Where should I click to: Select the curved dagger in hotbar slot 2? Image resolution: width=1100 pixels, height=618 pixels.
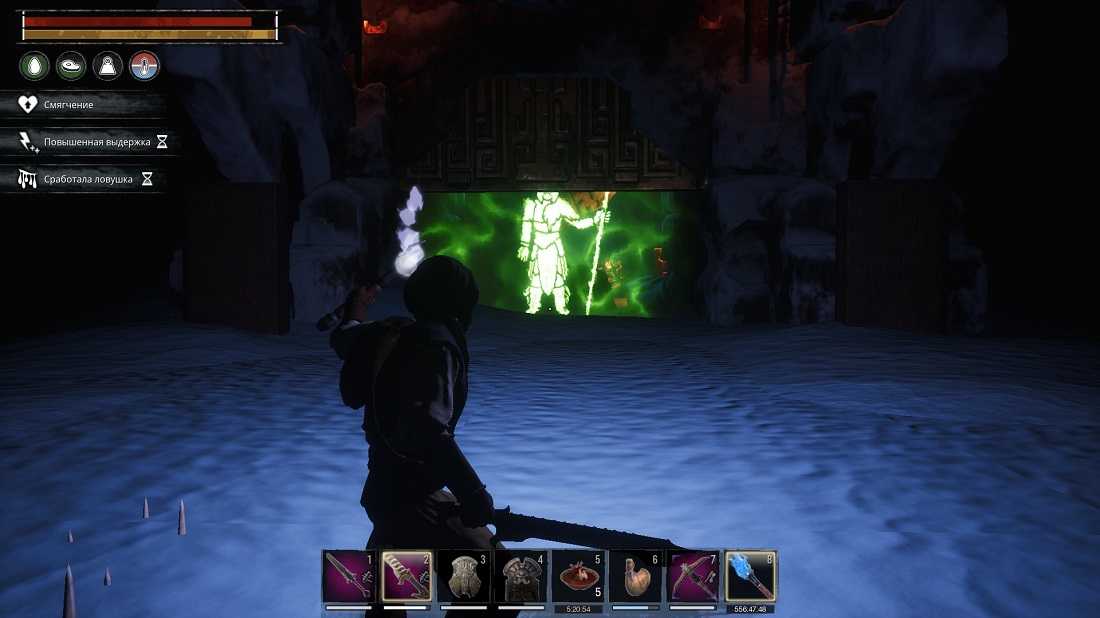pyautogui.click(x=407, y=576)
